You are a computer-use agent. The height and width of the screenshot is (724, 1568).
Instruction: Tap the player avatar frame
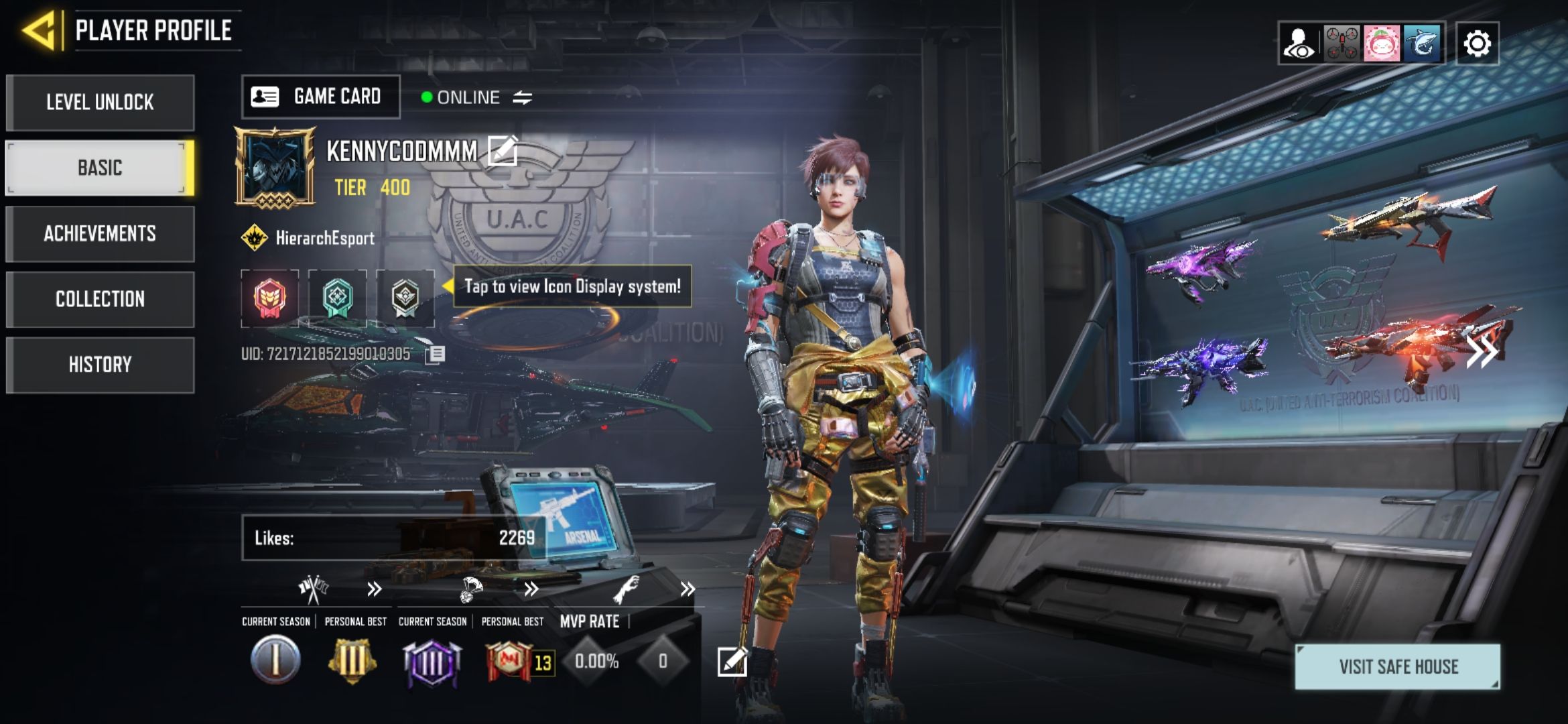tap(275, 168)
